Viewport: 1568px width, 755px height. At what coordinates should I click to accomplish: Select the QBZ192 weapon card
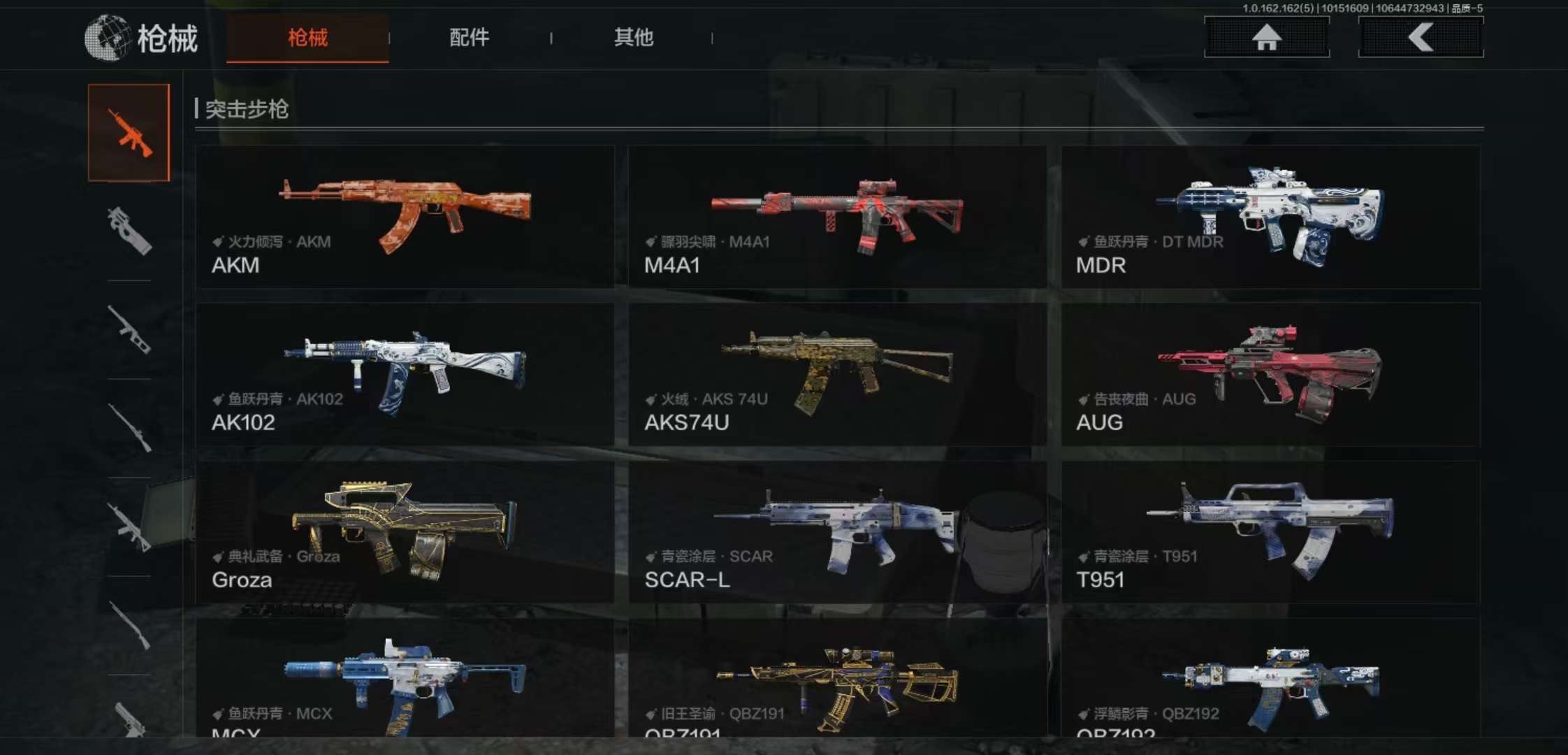1270,678
